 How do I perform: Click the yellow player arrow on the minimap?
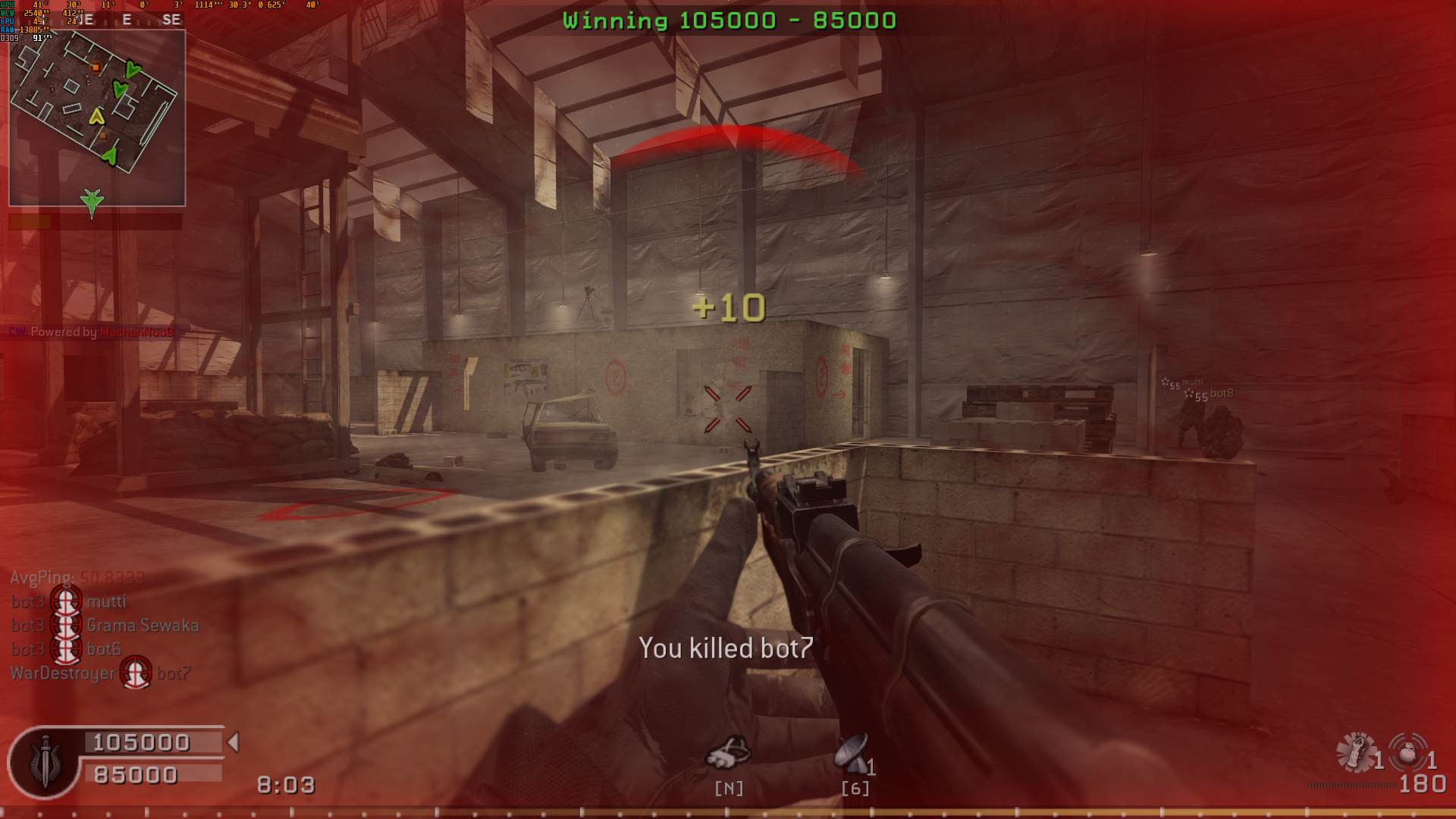coord(96,117)
